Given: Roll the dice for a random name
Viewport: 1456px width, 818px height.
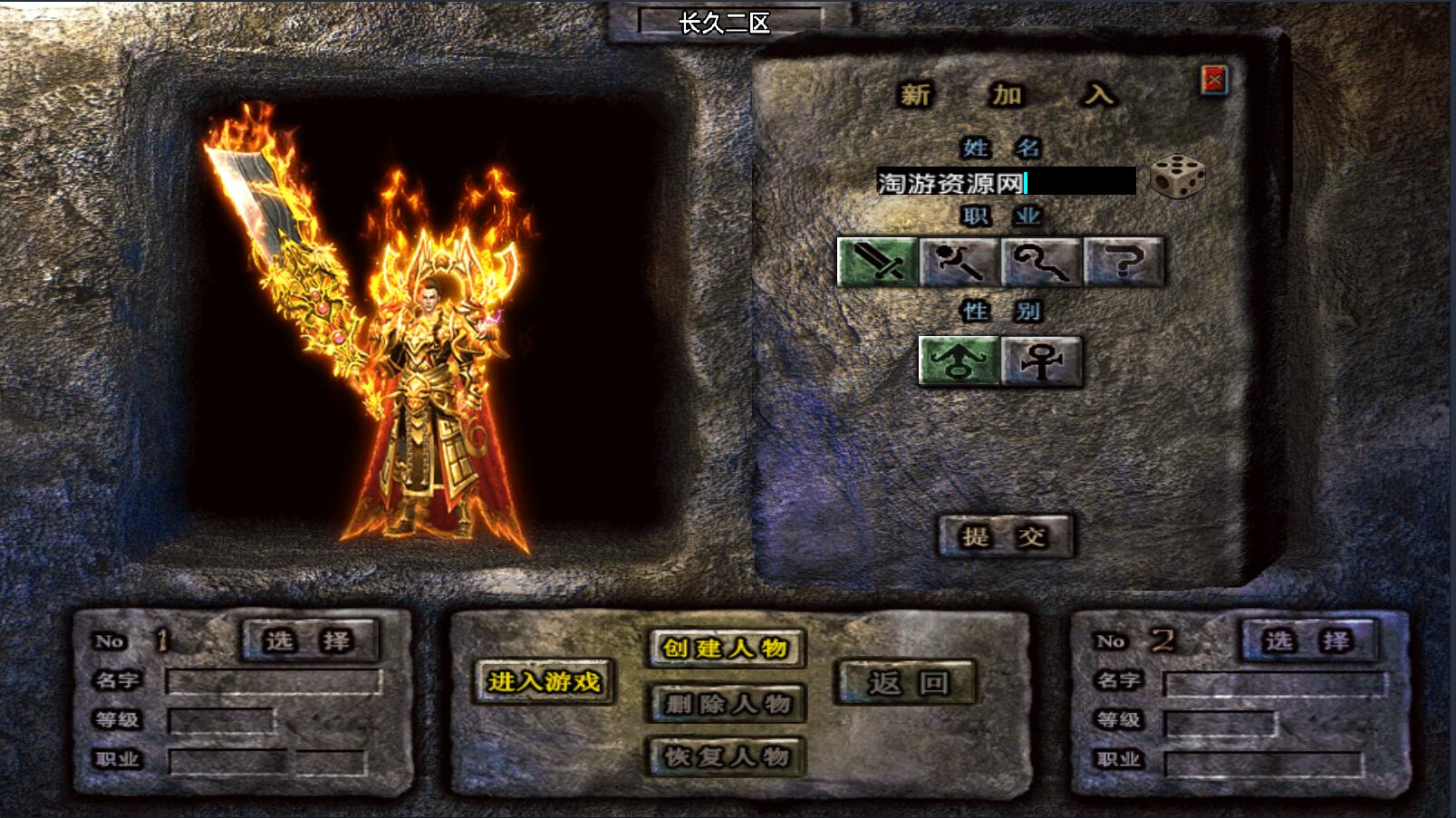Looking at the screenshot, I should [1177, 177].
